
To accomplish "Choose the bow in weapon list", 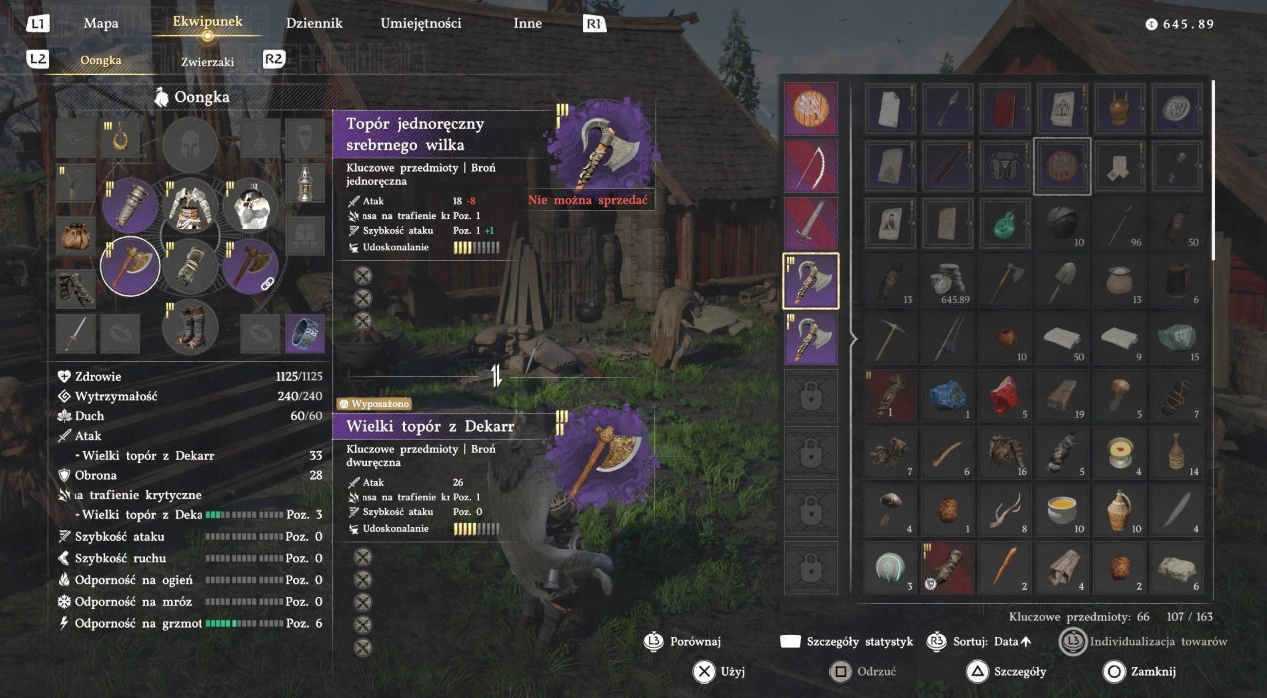I will coord(811,166).
